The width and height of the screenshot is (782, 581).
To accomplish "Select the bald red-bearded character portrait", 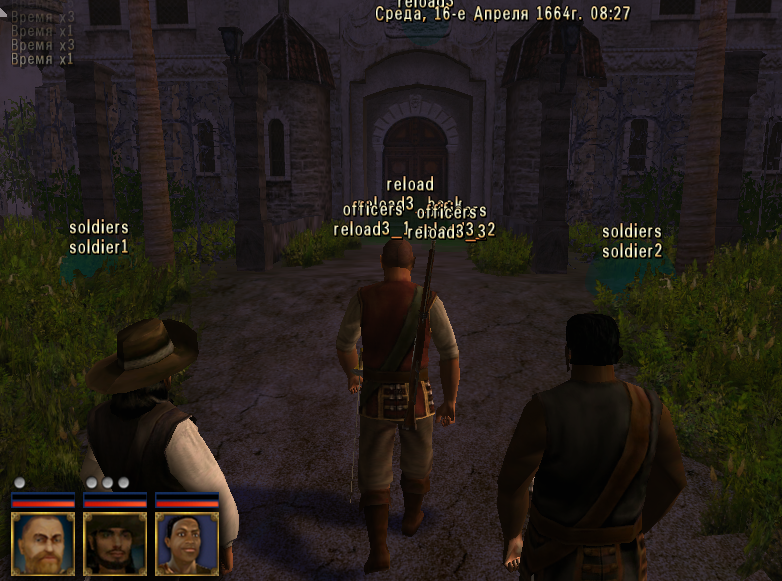I will [43, 543].
